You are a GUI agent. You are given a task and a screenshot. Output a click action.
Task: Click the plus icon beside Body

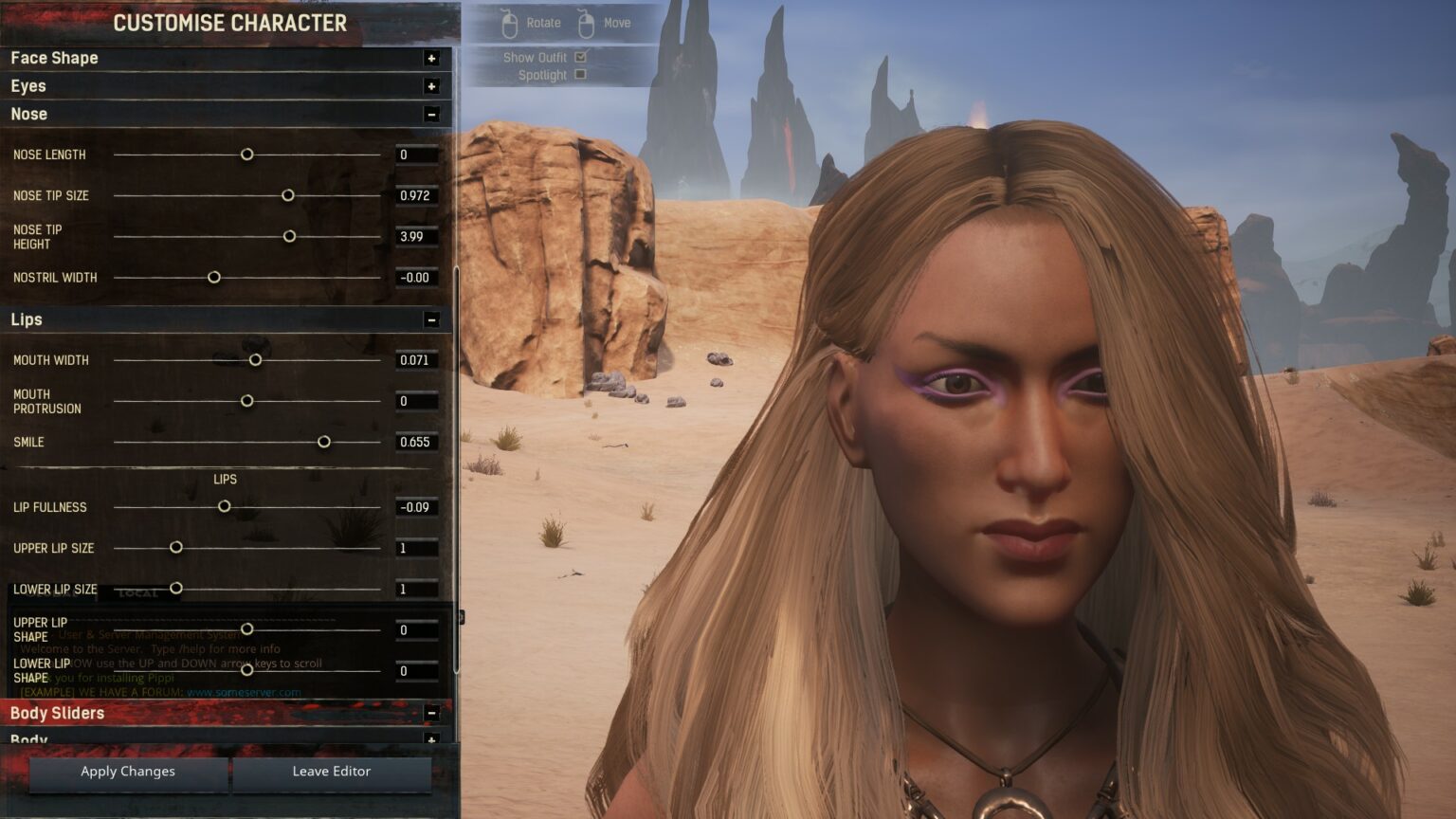433,739
